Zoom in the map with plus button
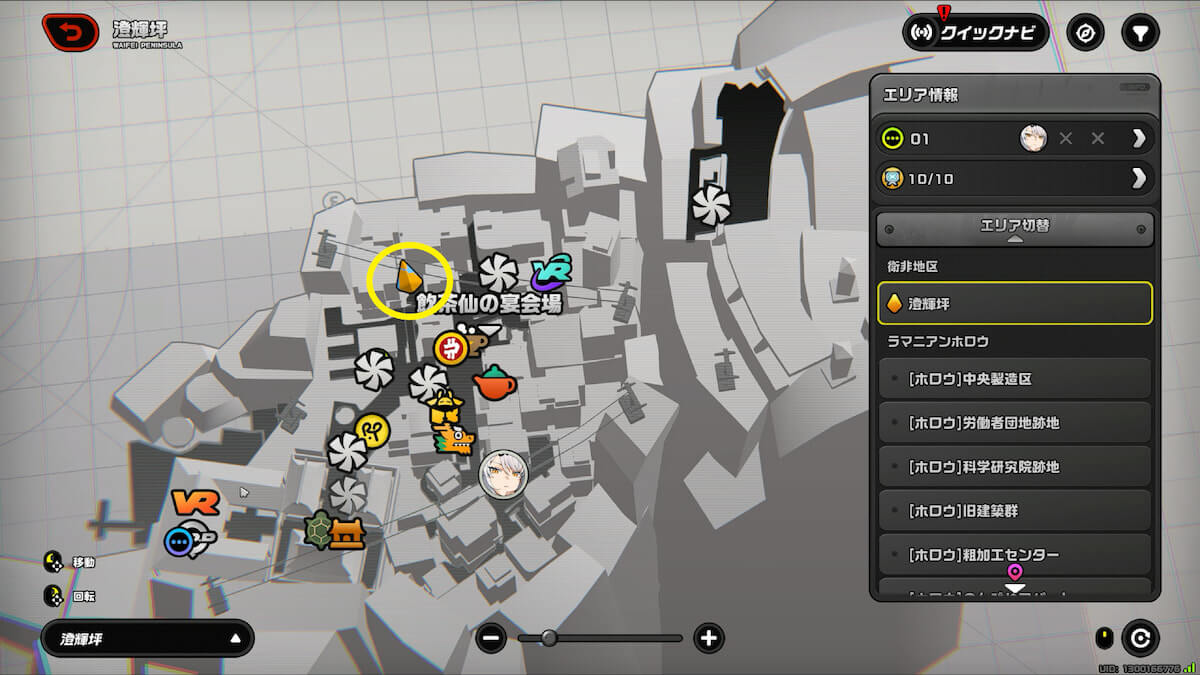The image size is (1200, 675). tap(709, 638)
